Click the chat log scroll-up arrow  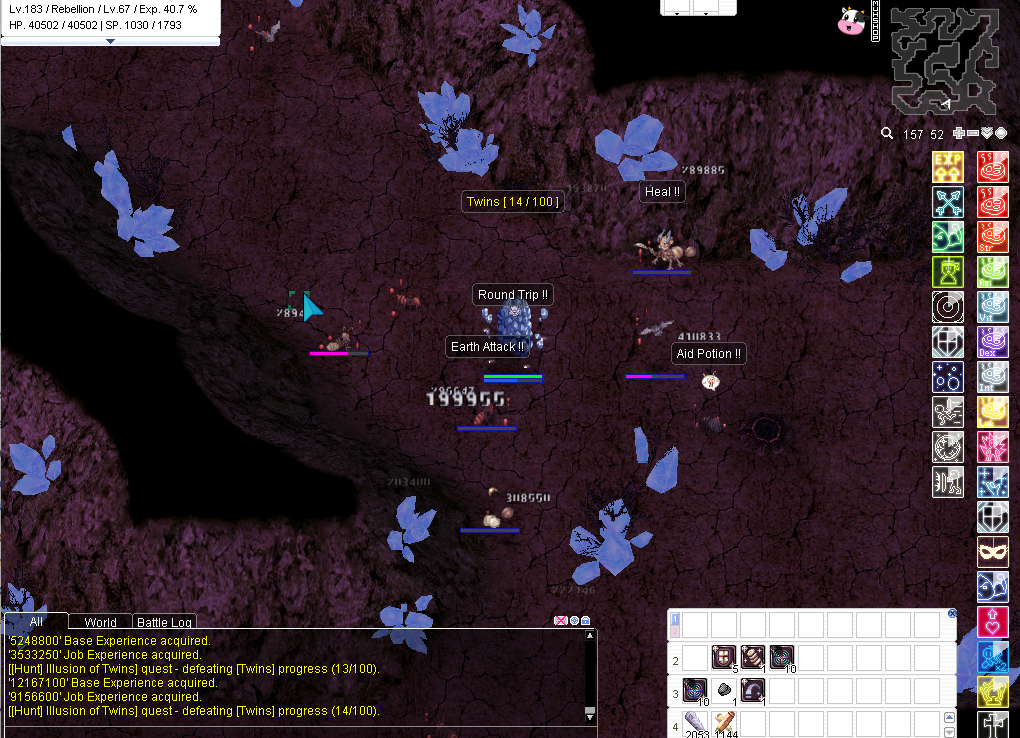(x=590, y=635)
